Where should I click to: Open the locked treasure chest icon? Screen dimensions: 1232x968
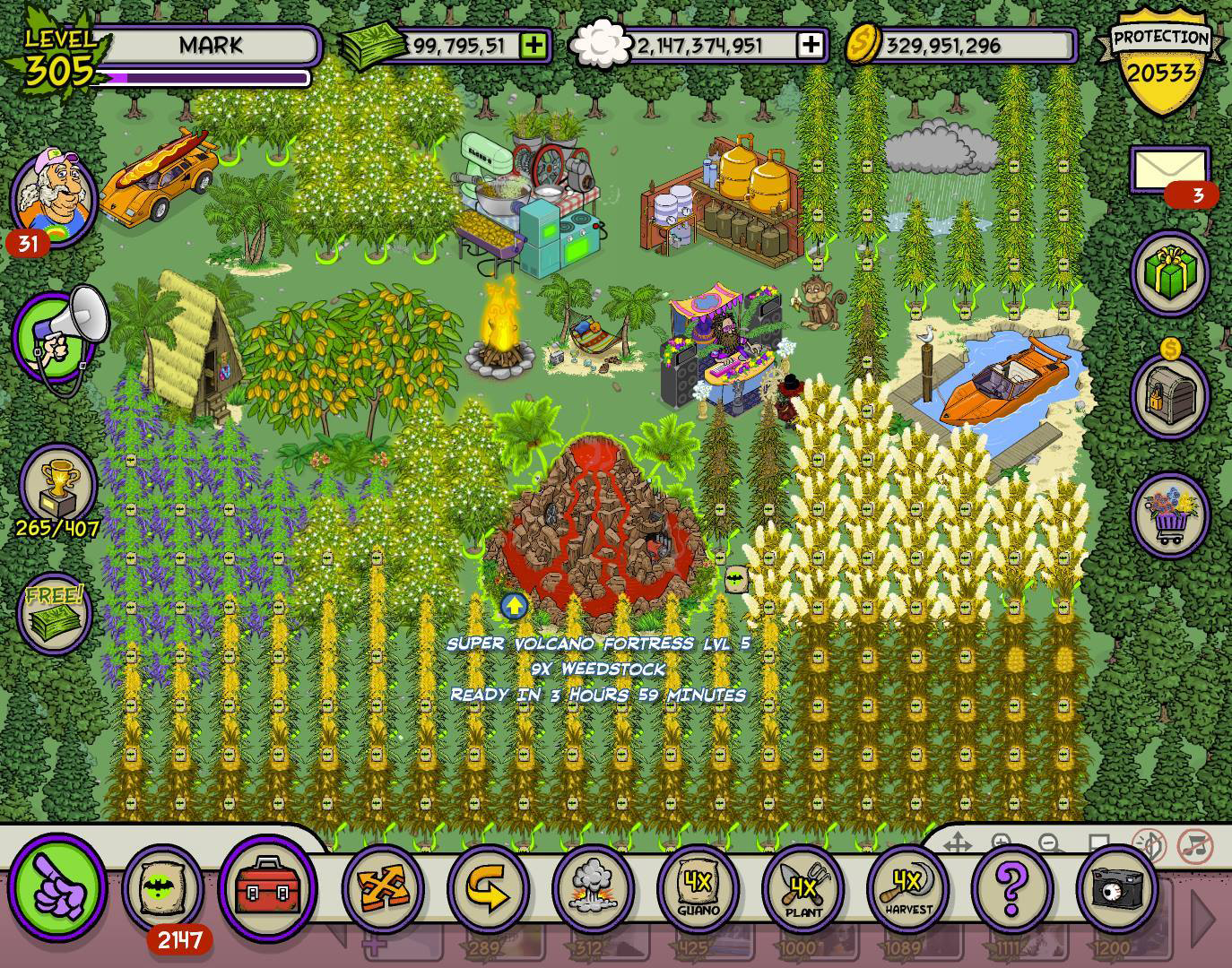(x=1171, y=393)
